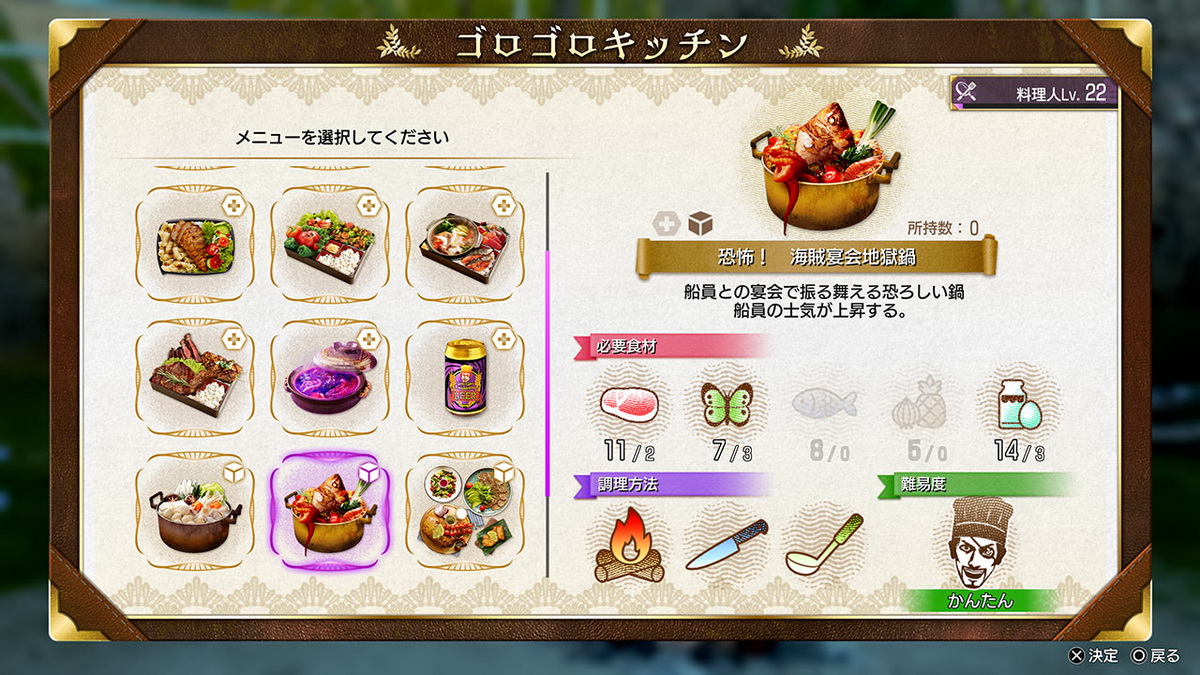Choose the vegetable and tomato bento box

[329, 243]
